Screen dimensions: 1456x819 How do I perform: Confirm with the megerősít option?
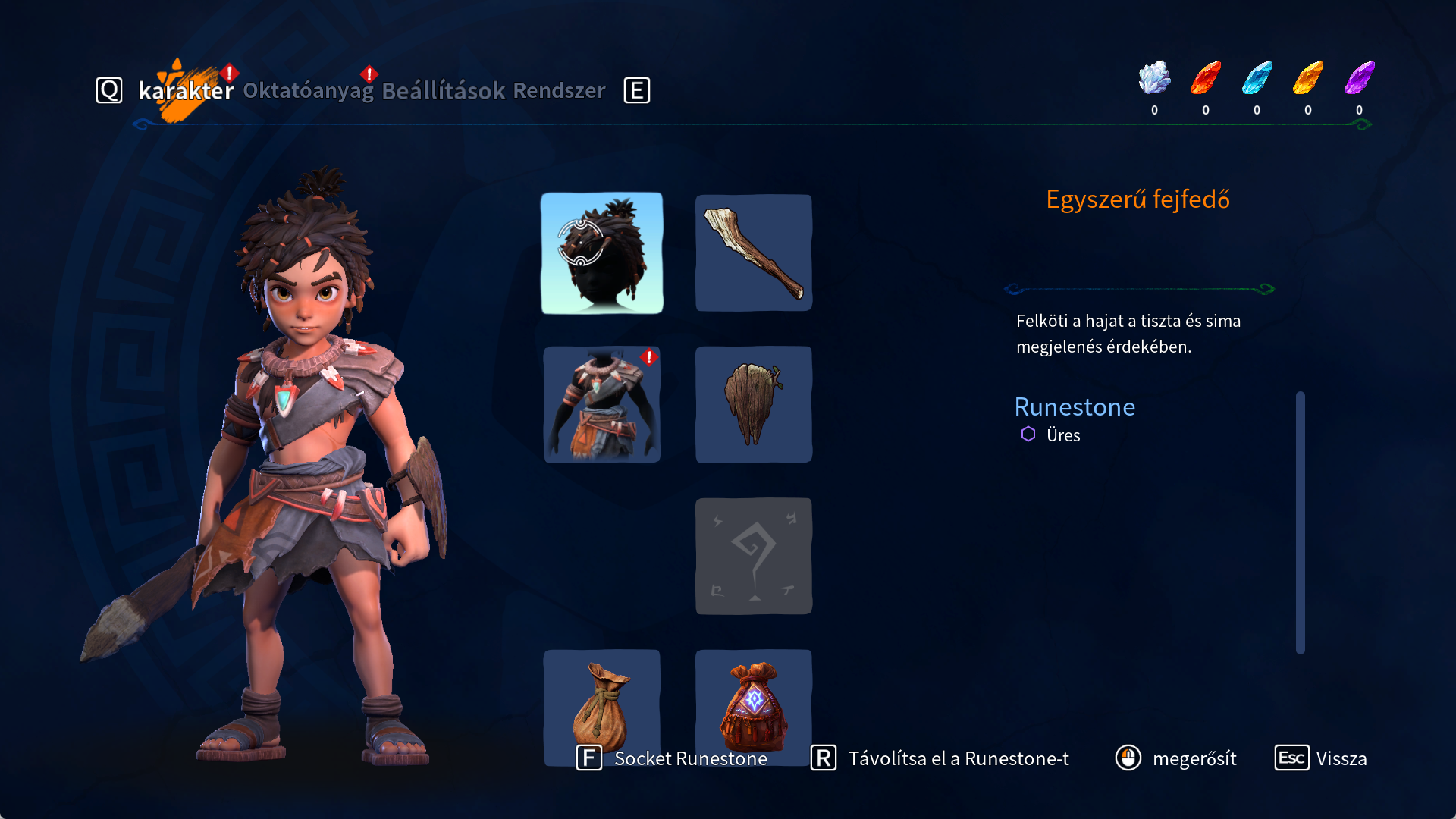(x=1176, y=758)
